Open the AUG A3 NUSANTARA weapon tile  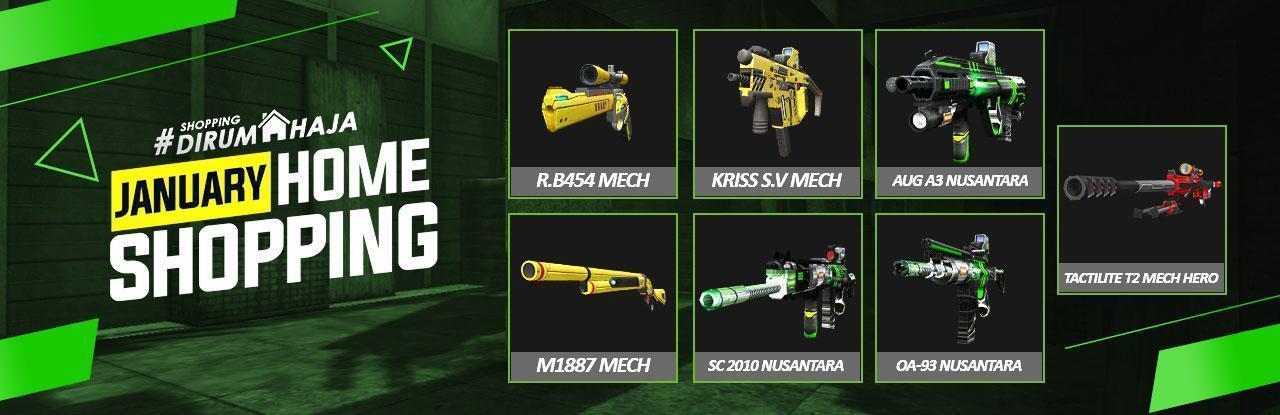(x=960, y=112)
